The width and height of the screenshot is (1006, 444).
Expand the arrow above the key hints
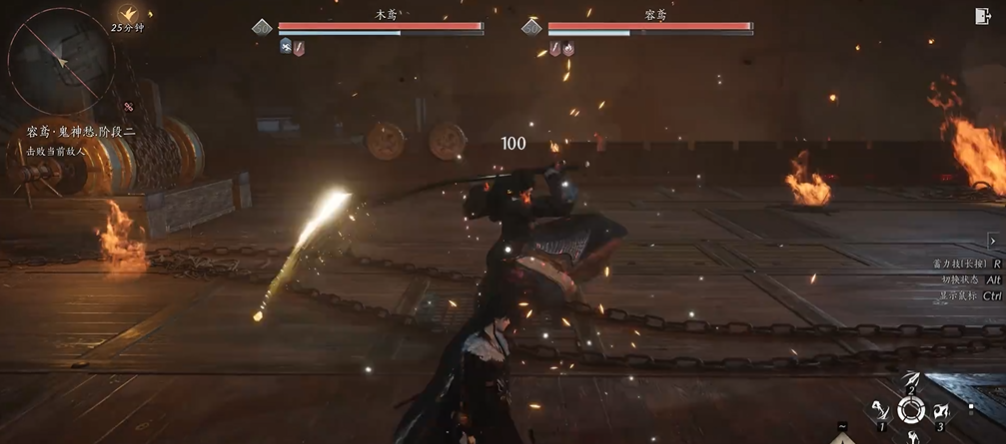[x=992, y=241]
